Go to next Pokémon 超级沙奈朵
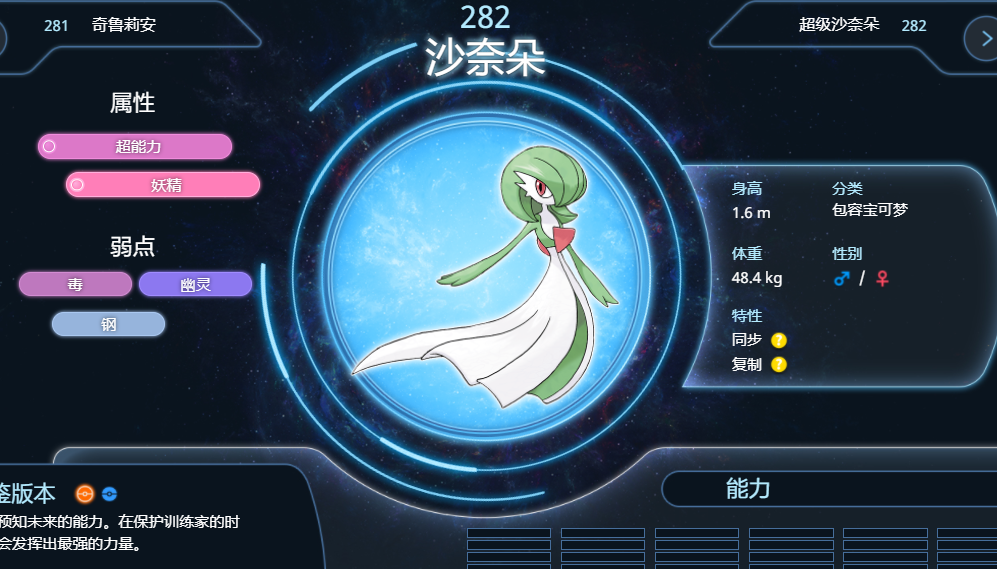 pos(840,25)
